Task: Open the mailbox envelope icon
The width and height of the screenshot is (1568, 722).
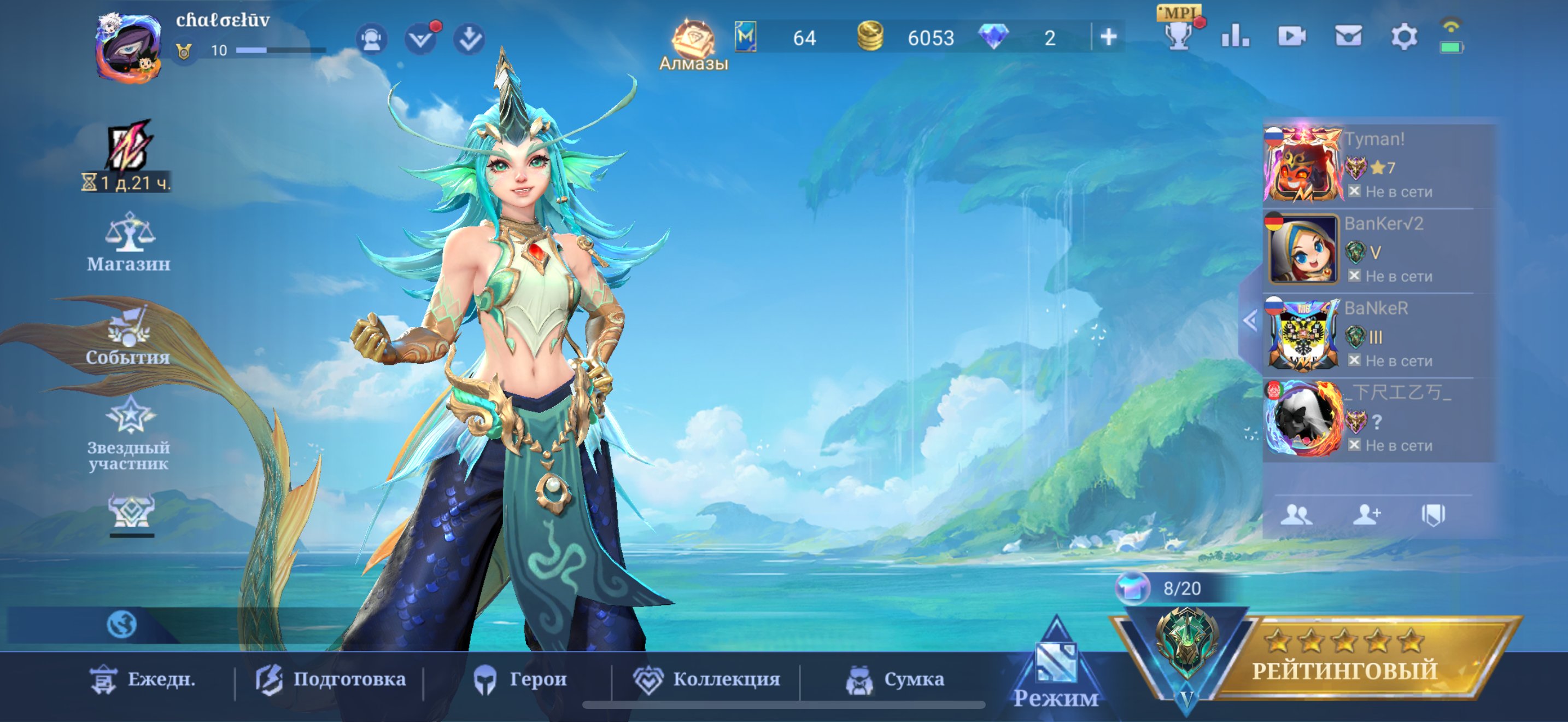Action: [x=1348, y=37]
